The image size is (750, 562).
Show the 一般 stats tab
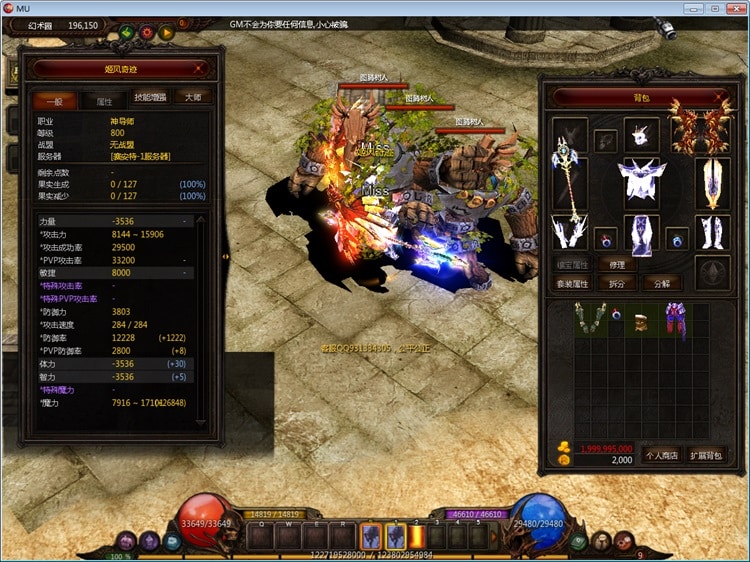pyautogui.click(x=53, y=101)
